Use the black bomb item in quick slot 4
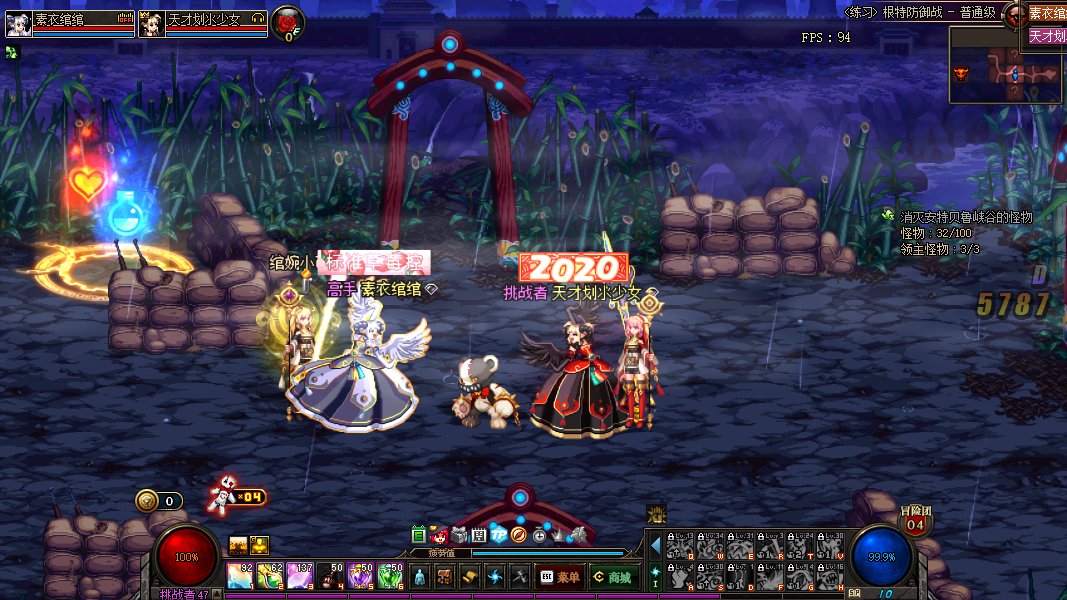Screen dimensions: 1067x600 click(x=331, y=576)
